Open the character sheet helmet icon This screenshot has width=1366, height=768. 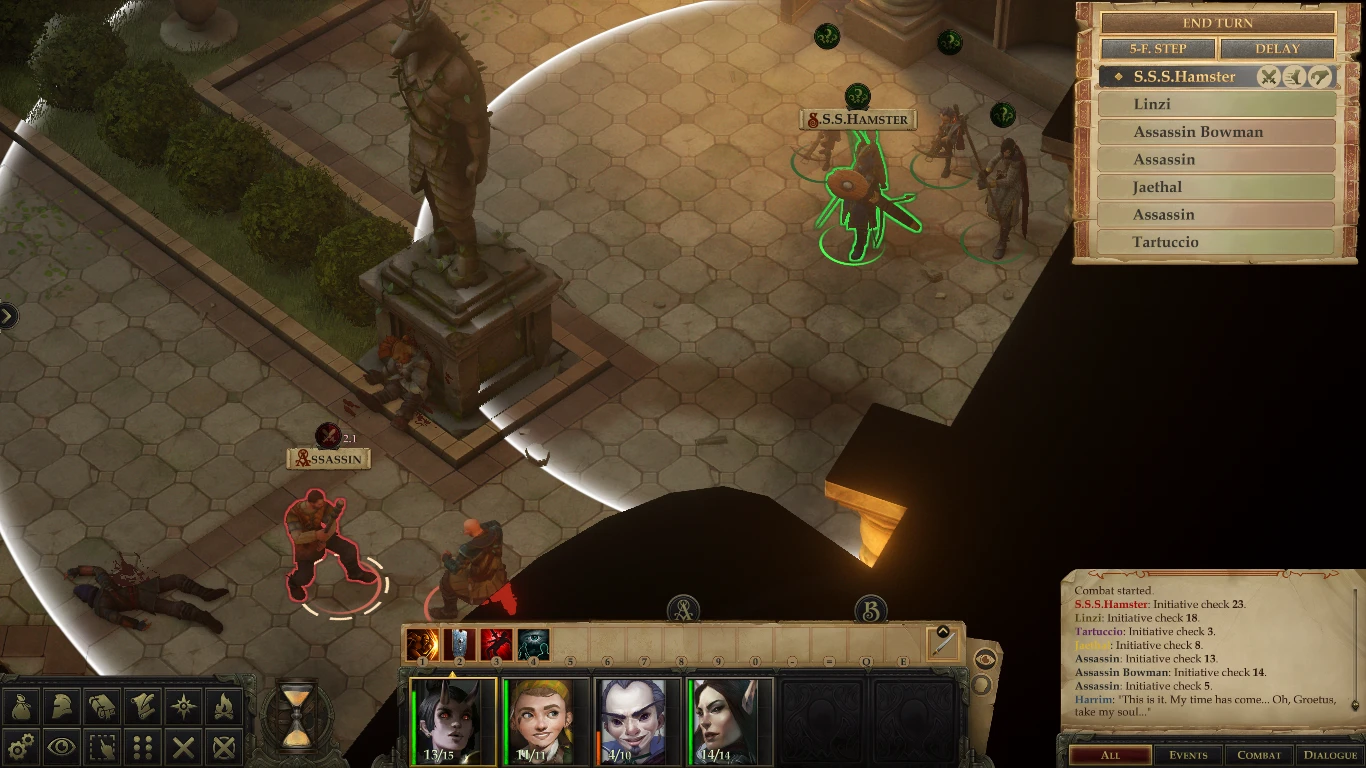(x=62, y=705)
